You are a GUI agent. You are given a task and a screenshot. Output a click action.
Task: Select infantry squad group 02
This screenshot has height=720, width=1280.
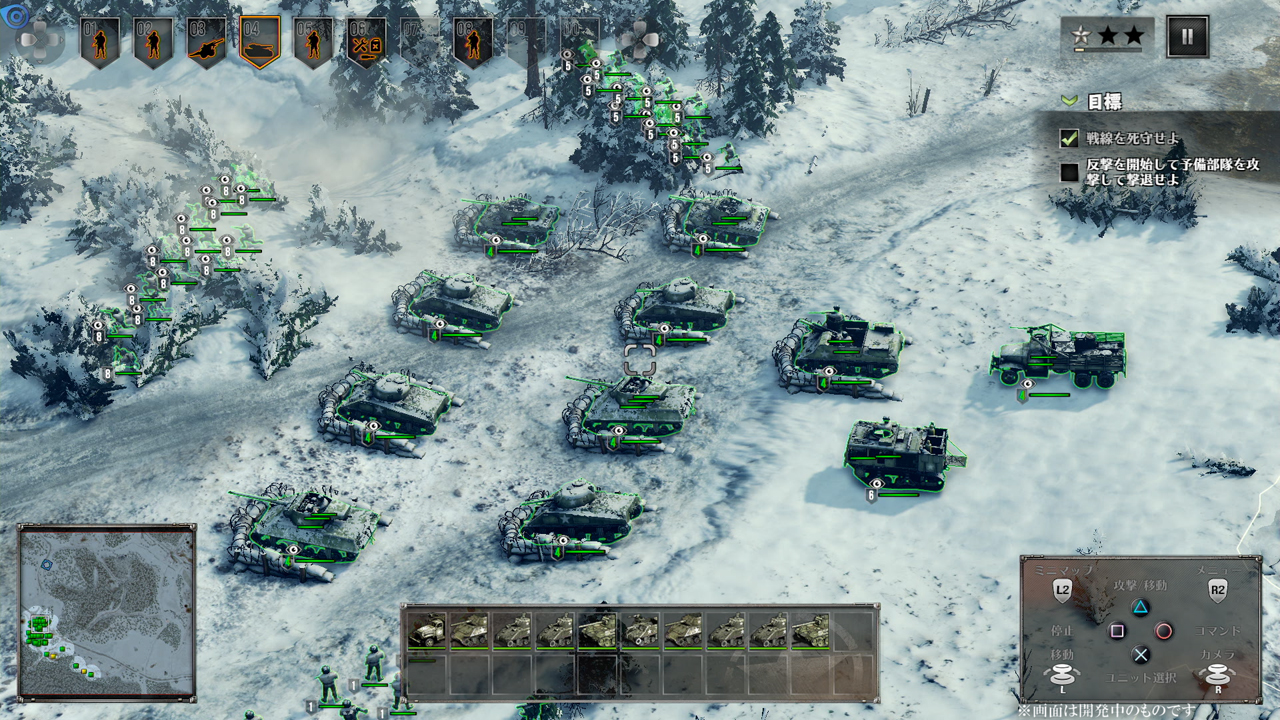(x=153, y=42)
